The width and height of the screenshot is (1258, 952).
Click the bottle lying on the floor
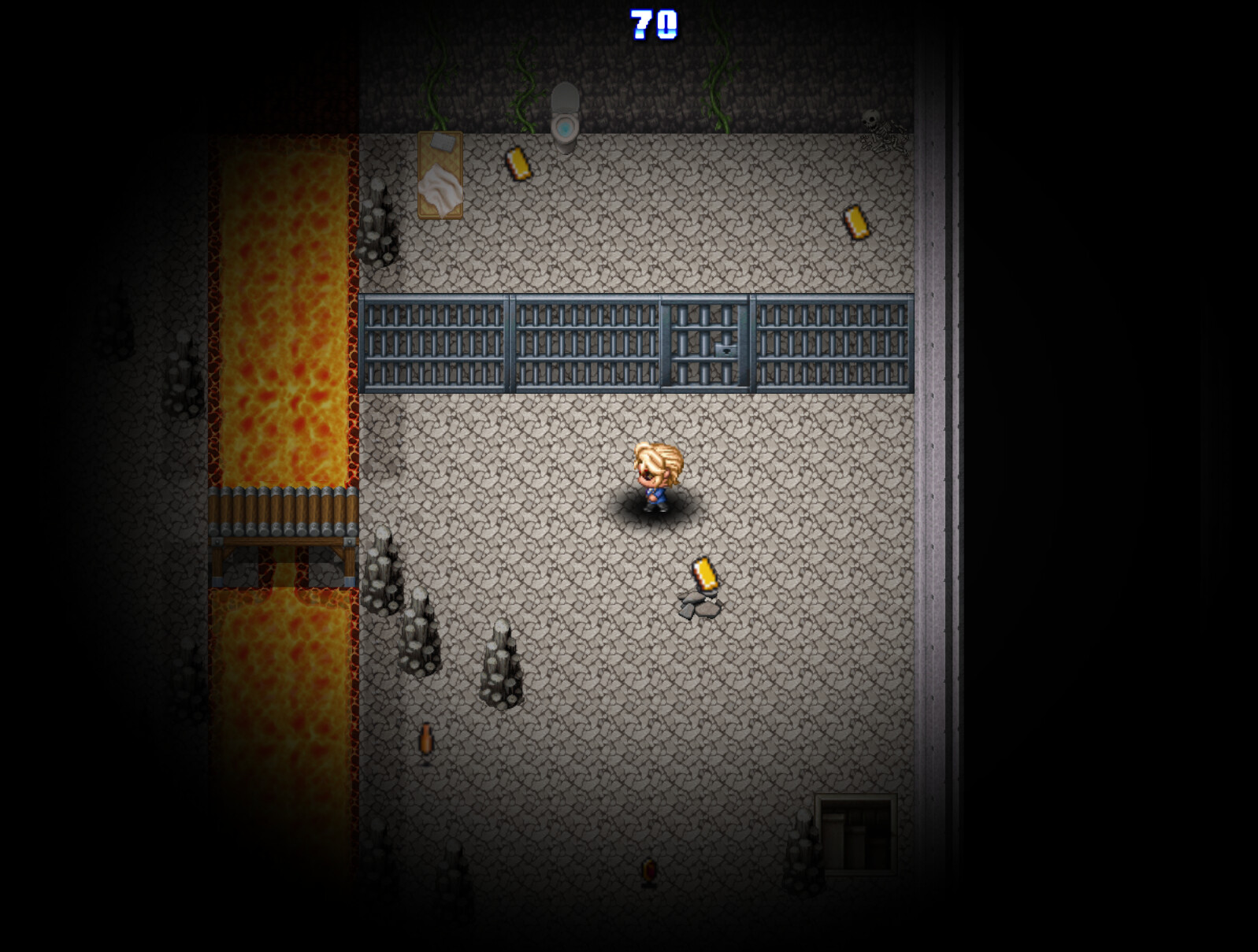click(x=425, y=740)
